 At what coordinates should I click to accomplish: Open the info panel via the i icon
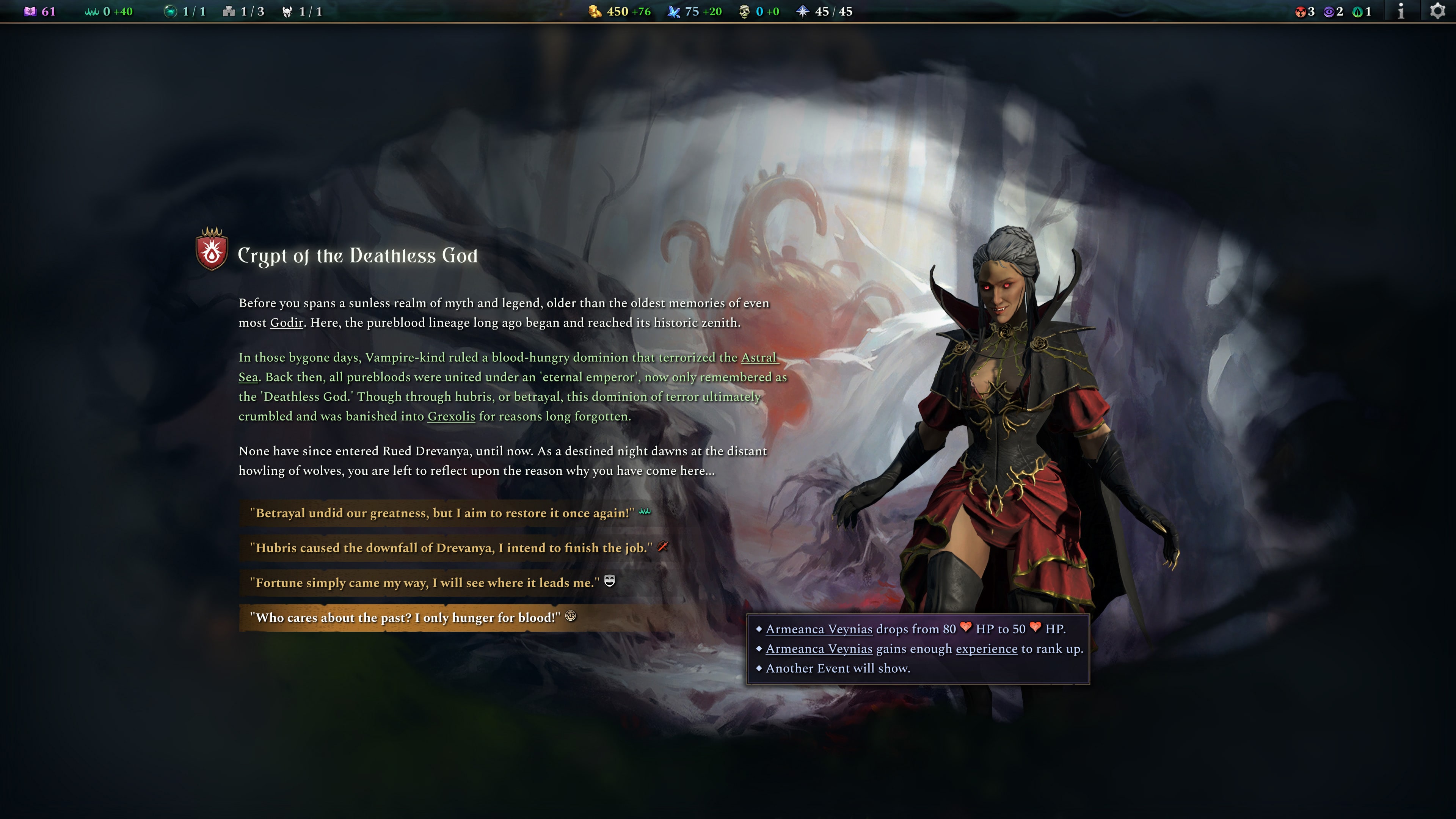(x=1401, y=11)
